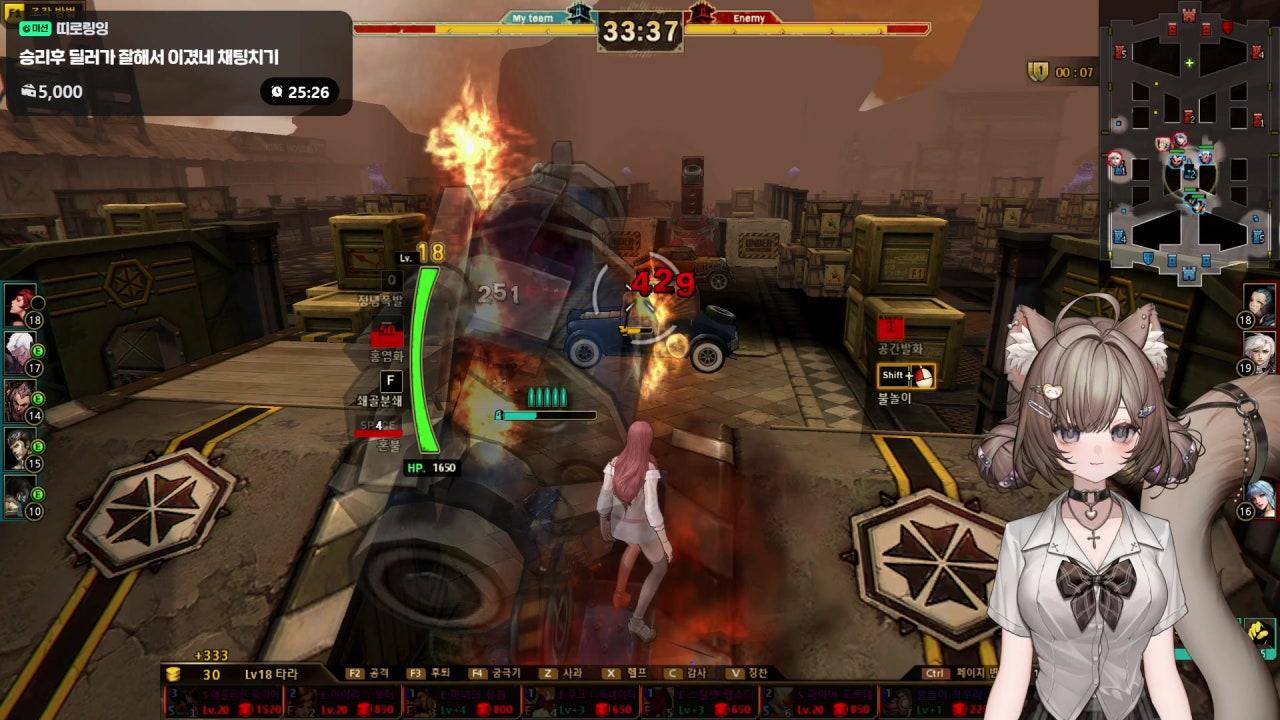Choose the level 14 ally portrait
The width and height of the screenshot is (1280, 720).
click(x=19, y=399)
